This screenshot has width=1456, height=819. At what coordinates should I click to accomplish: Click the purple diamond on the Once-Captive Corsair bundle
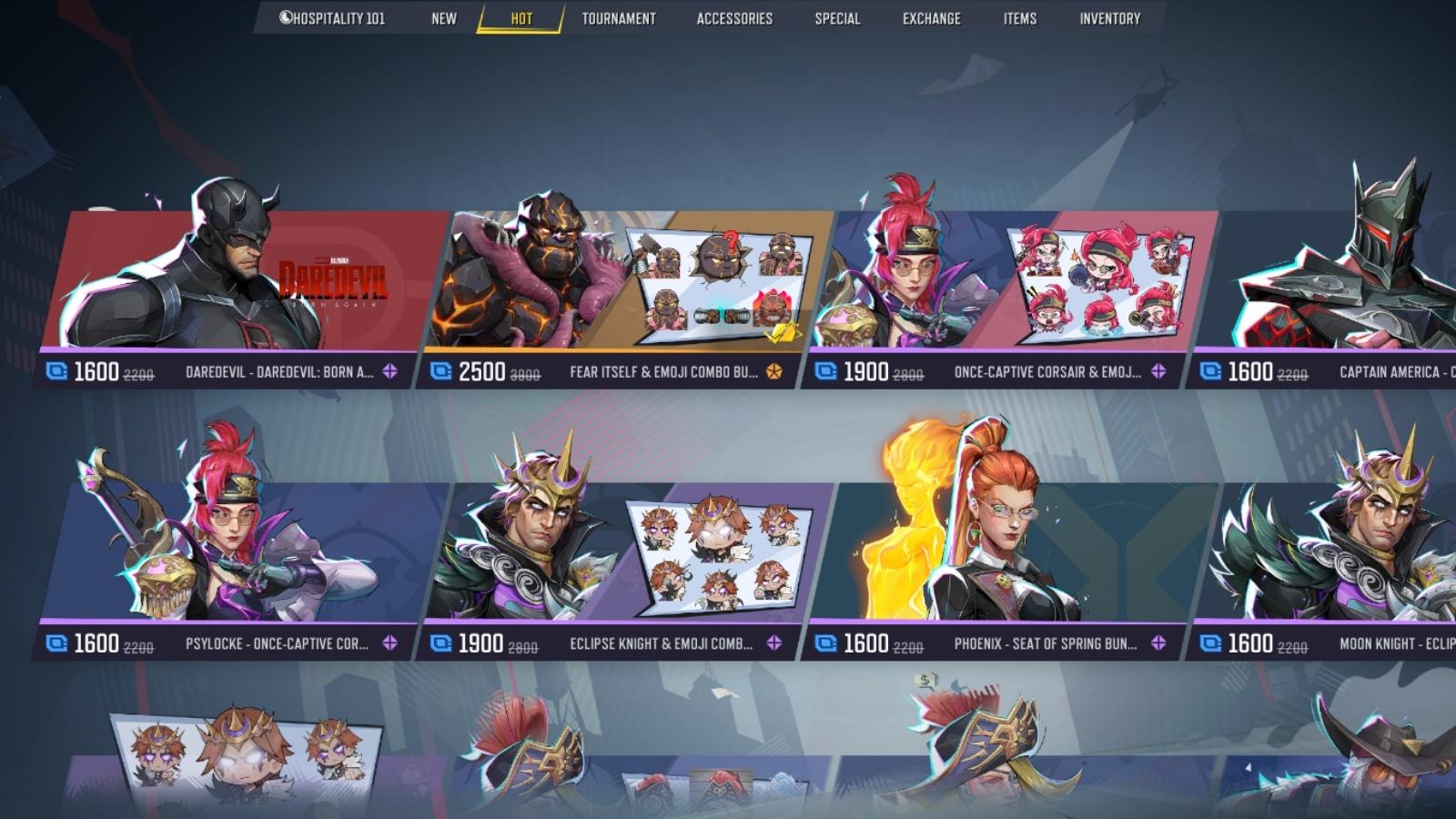point(1157,371)
